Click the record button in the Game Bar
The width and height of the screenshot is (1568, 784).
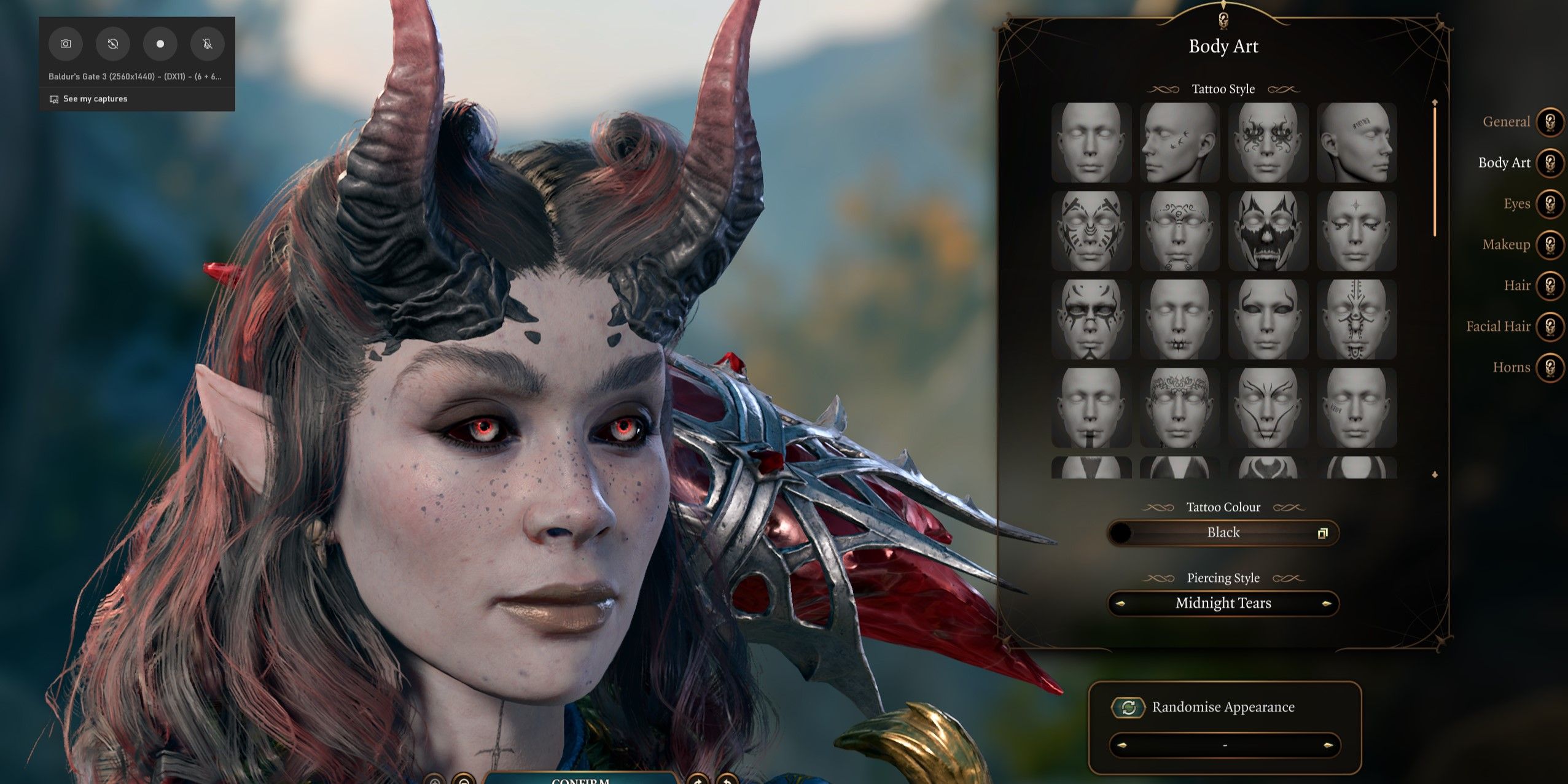pyautogui.click(x=160, y=44)
